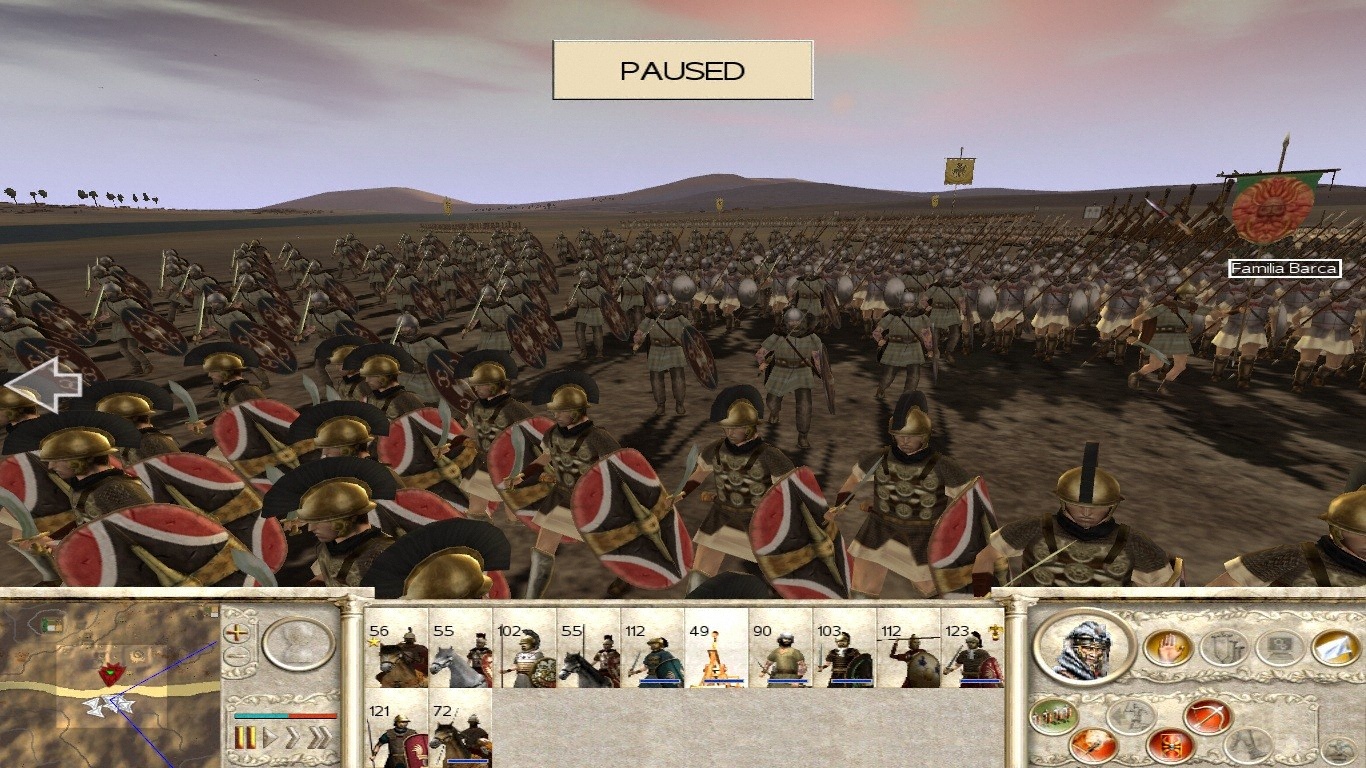
Task: Resume battle with the single play arrow
Action: tap(270, 736)
